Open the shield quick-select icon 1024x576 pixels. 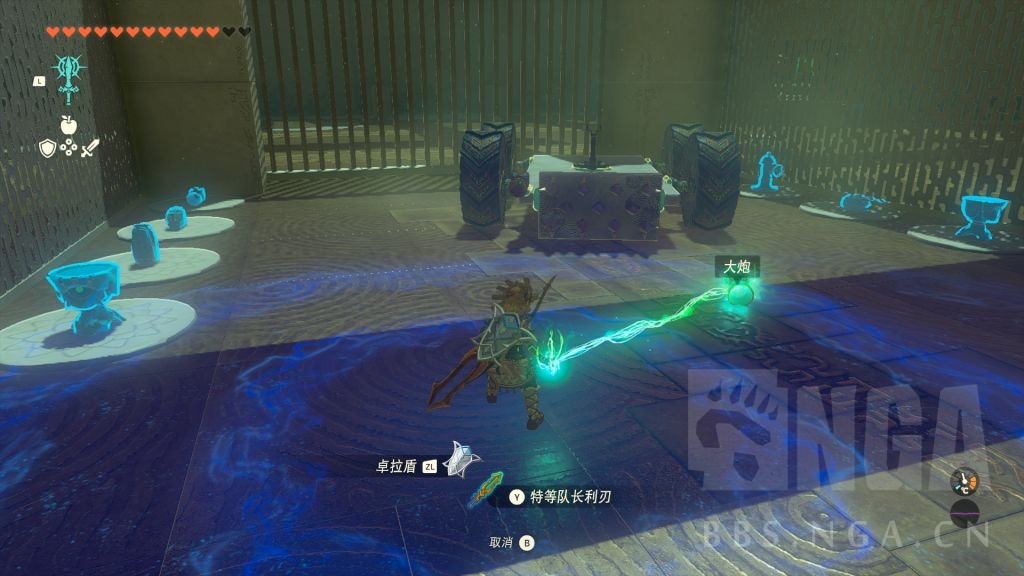(x=46, y=148)
